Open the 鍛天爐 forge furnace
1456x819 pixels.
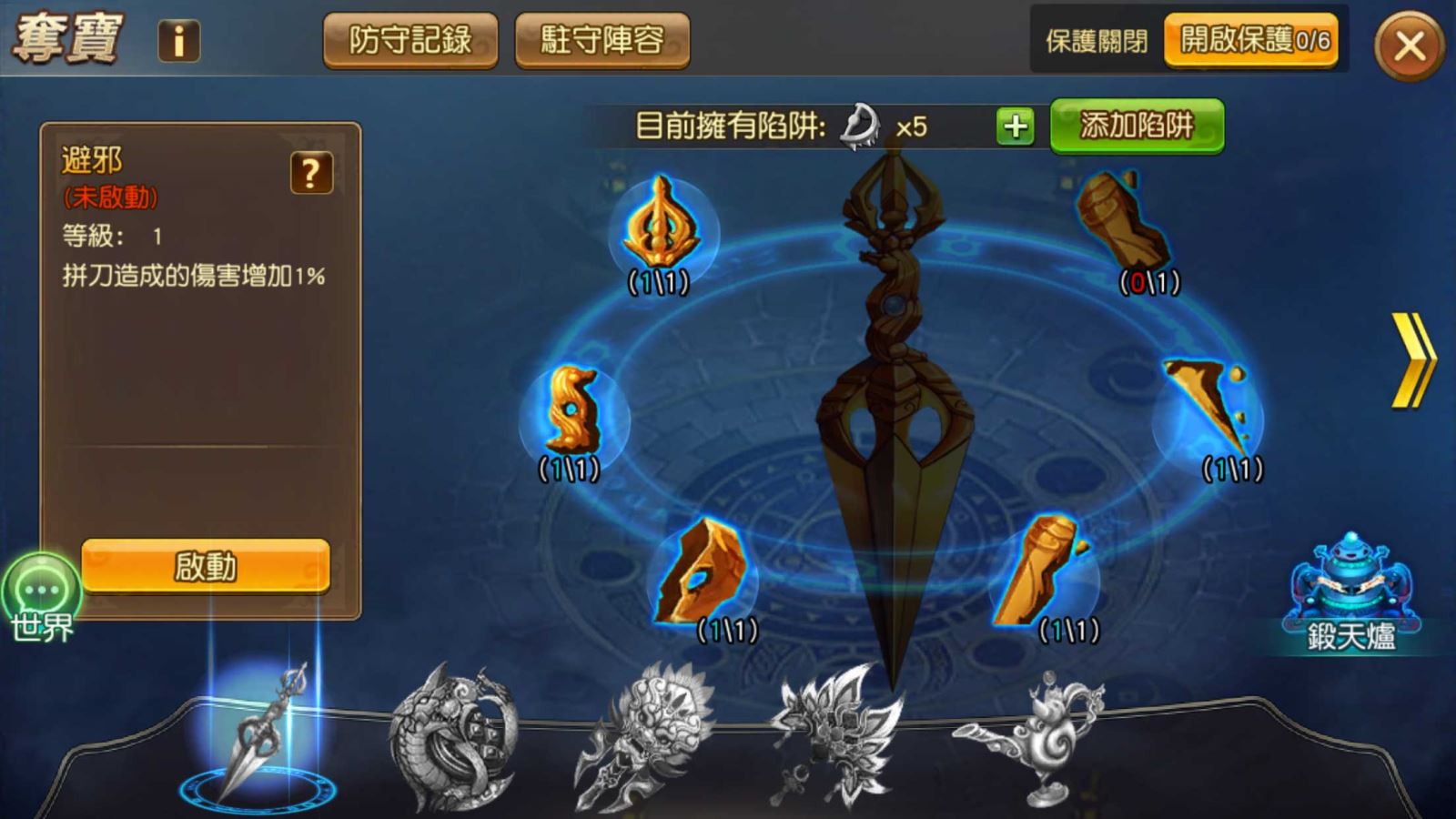tap(1350, 591)
